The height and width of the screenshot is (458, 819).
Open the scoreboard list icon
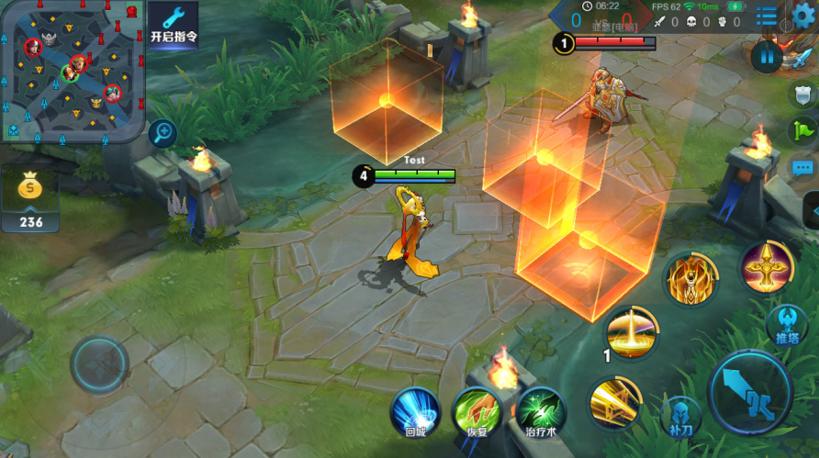(x=767, y=16)
